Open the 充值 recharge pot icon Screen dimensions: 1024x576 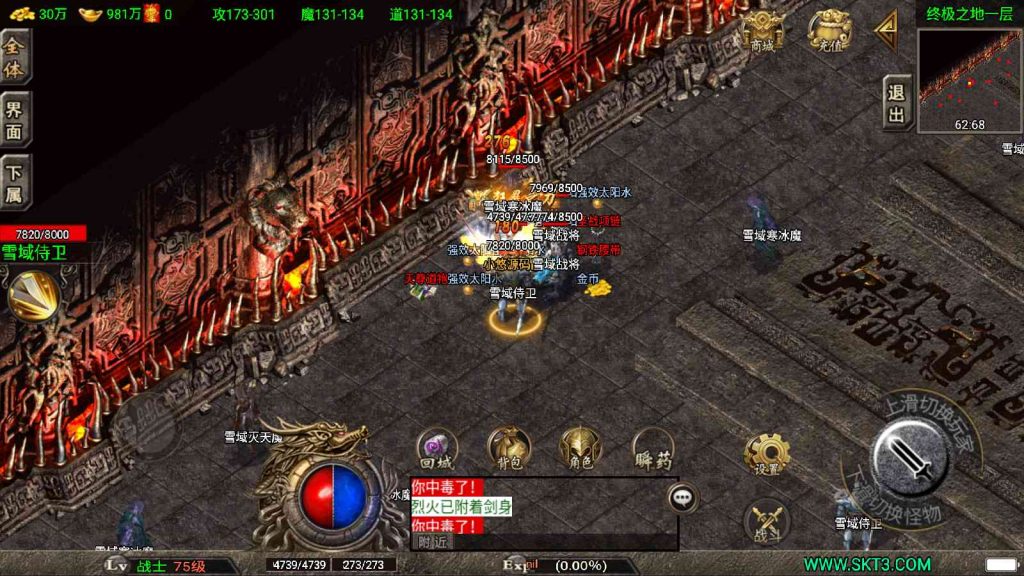pyautogui.click(x=830, y=32)
